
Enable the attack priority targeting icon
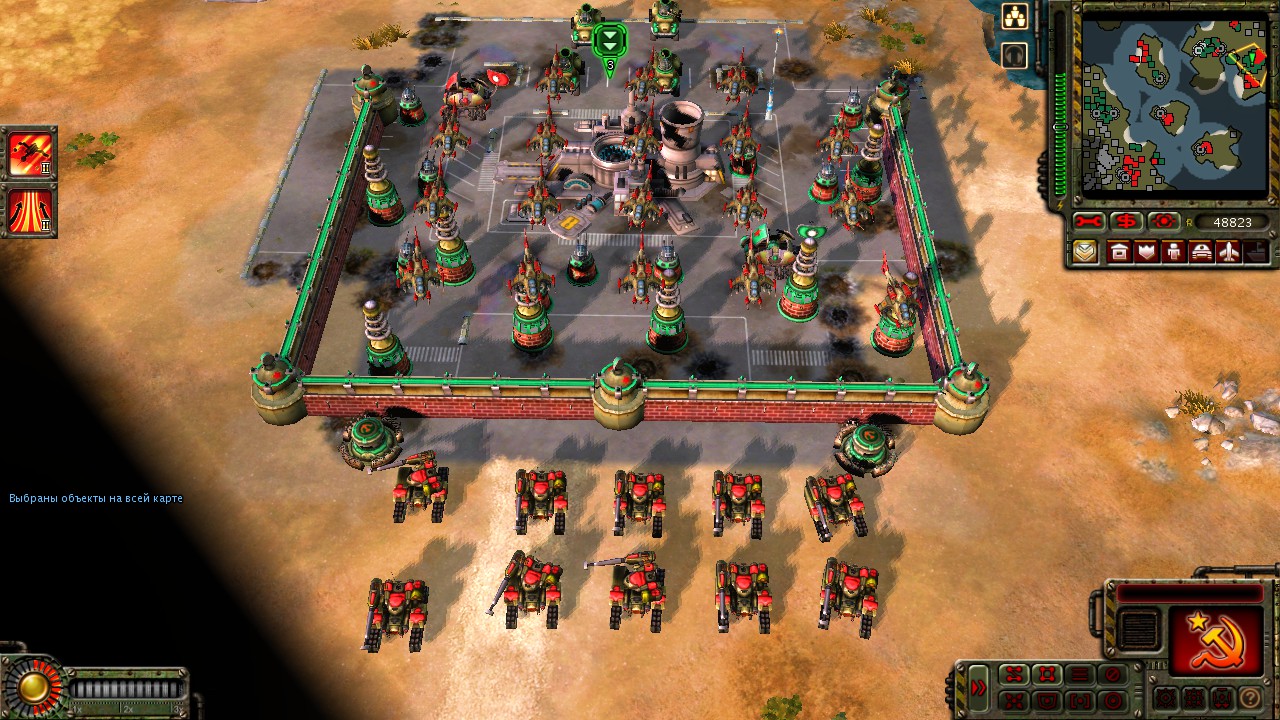(x=1162, y=221)
